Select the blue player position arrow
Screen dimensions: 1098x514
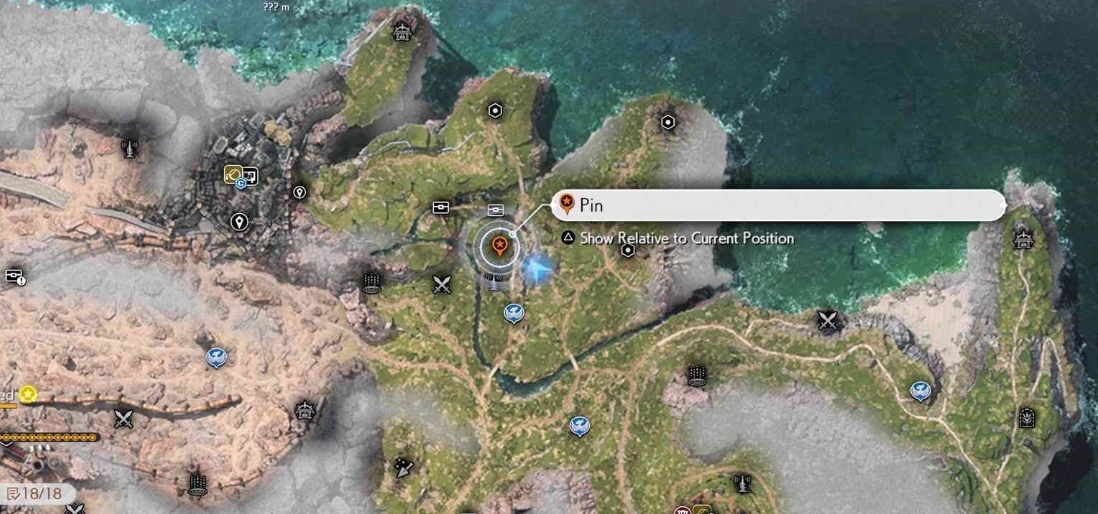click(538, 267)
